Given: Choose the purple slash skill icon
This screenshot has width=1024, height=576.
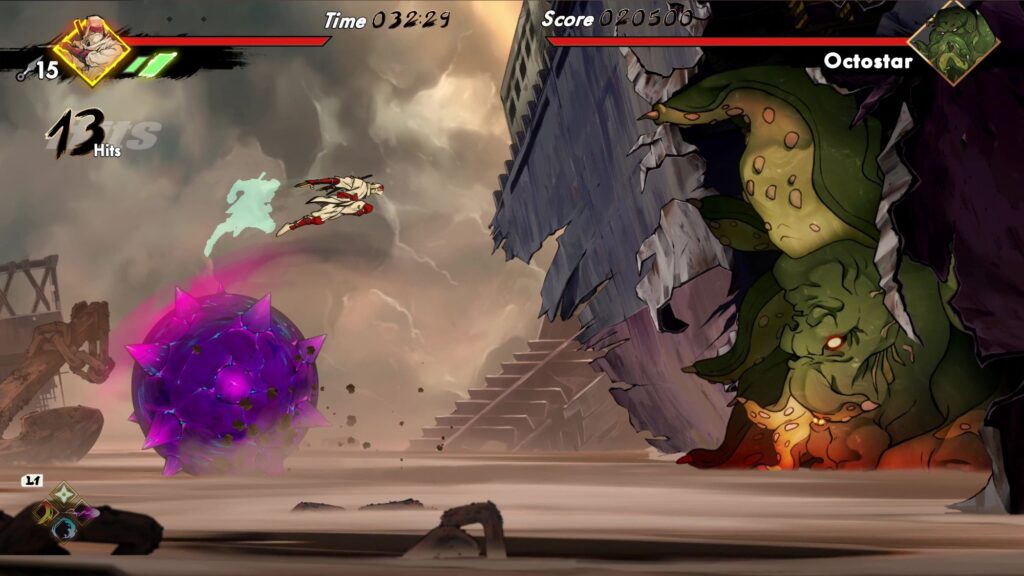Looking at the screenshot, I should [84, 513].
